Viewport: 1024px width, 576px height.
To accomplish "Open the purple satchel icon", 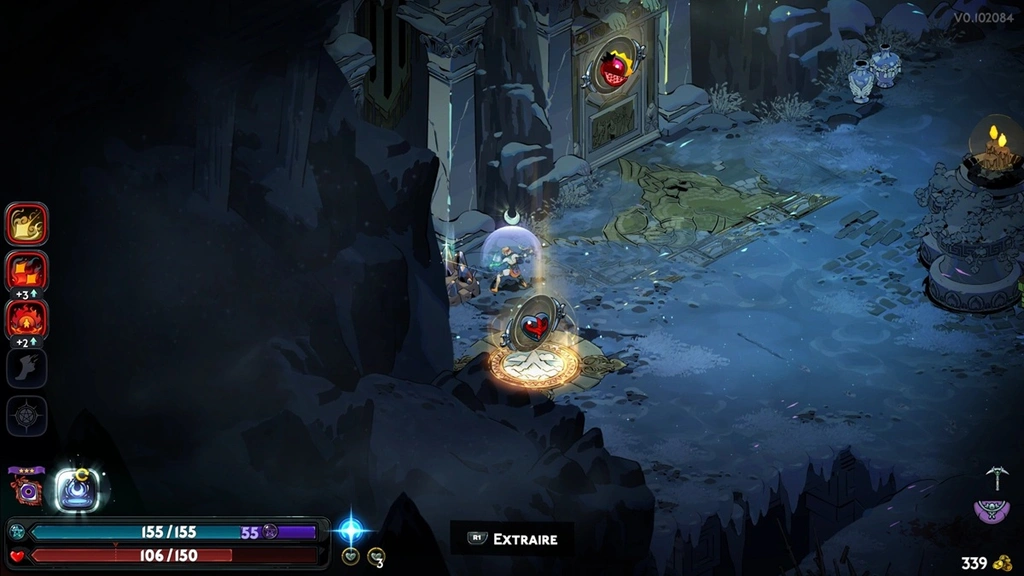I will click(992, 512).
